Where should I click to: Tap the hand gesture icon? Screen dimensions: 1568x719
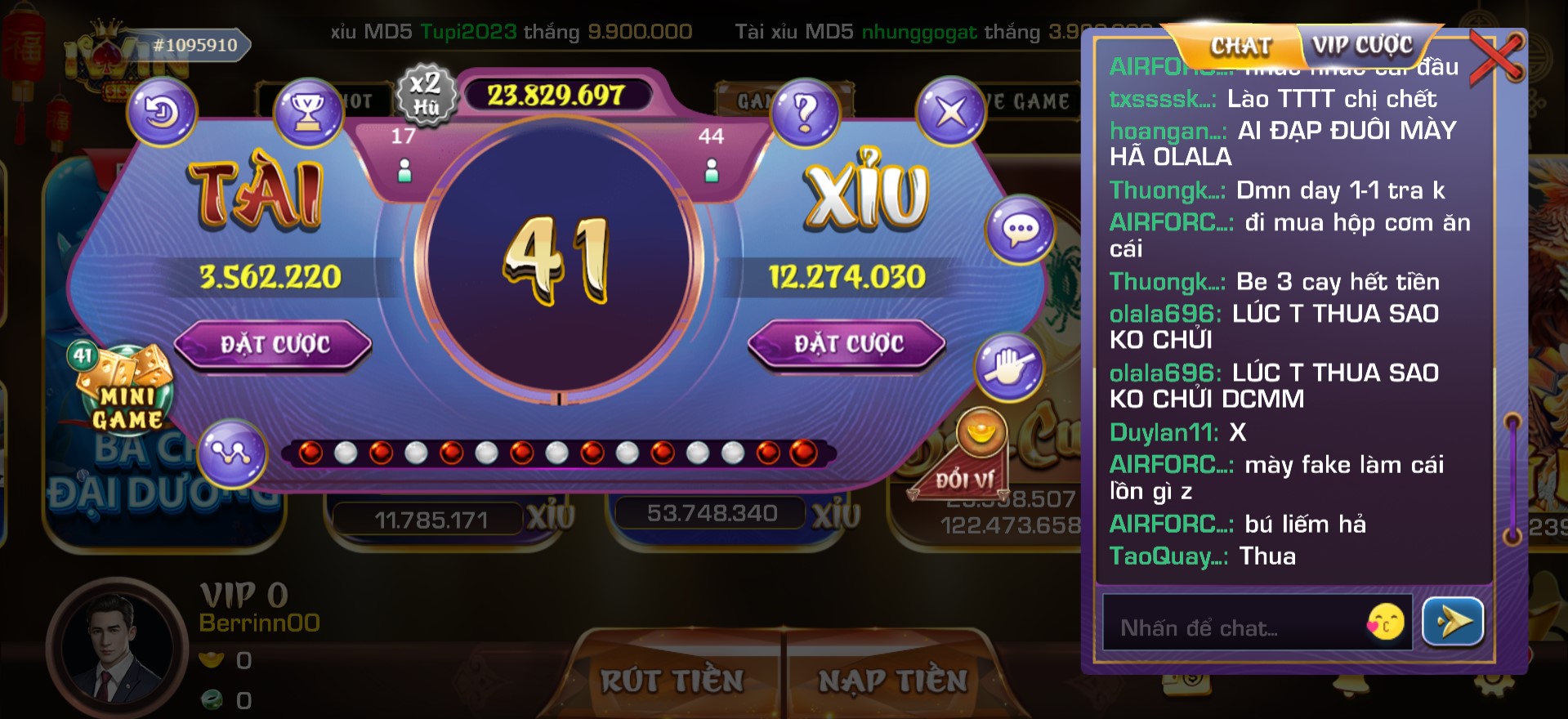[1009, 367]
